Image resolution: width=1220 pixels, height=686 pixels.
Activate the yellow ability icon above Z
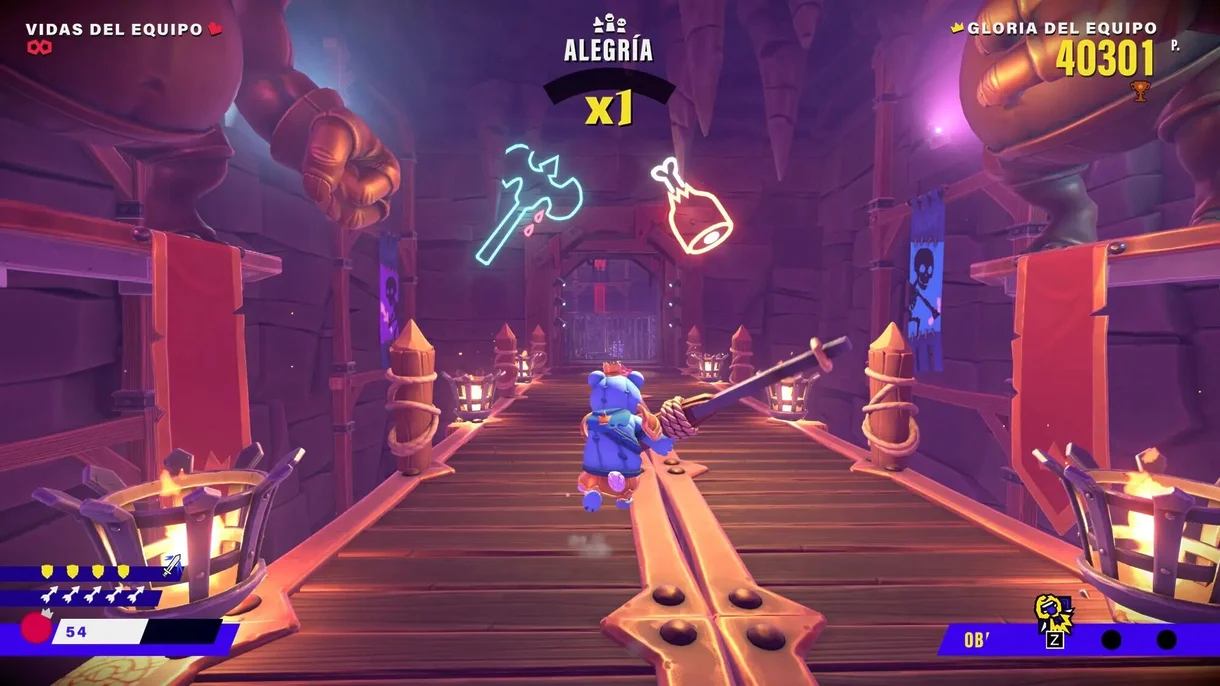[x=1052, y=611]
